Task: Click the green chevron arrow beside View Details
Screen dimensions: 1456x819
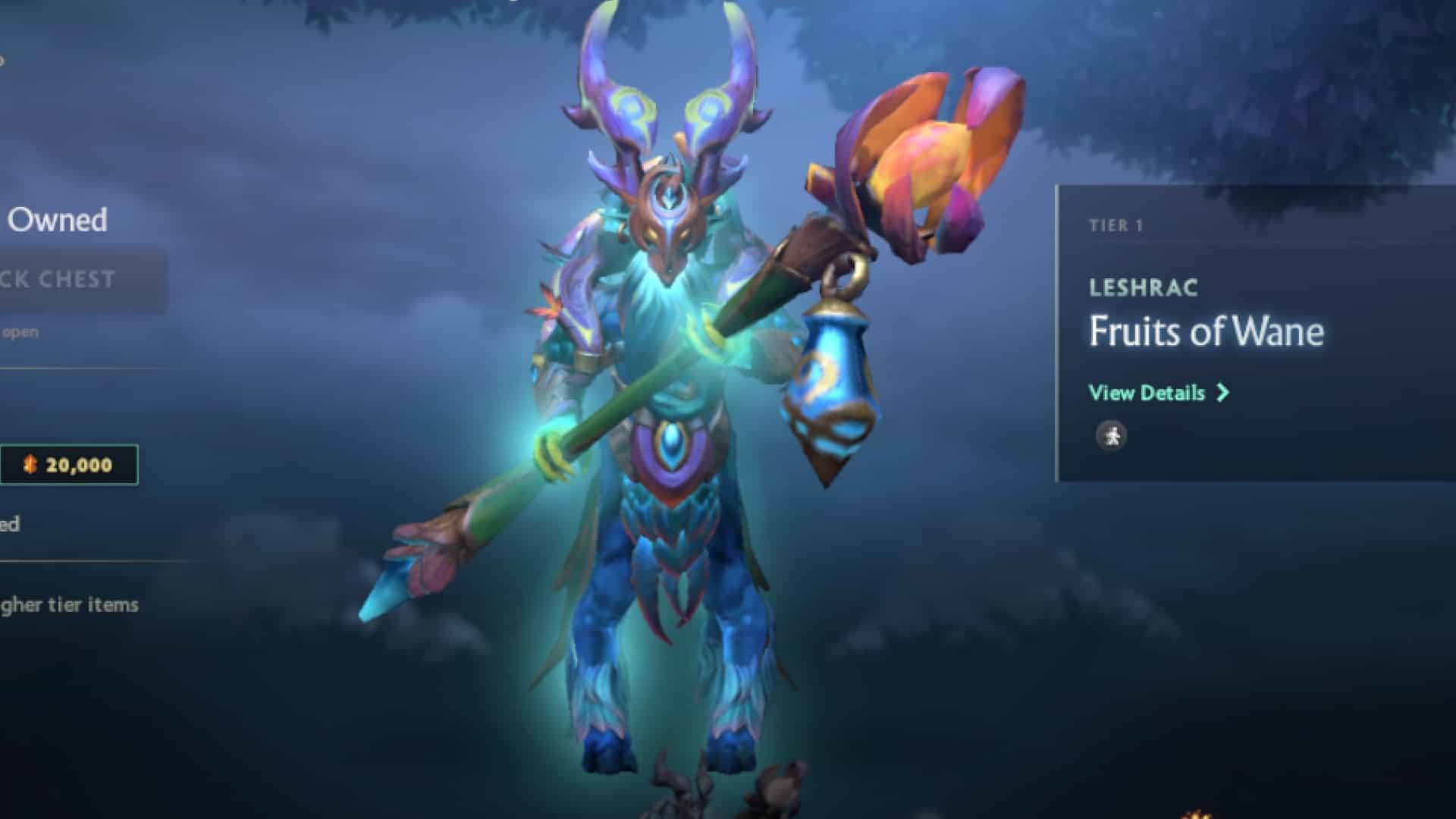Action: coord(1222,393)
